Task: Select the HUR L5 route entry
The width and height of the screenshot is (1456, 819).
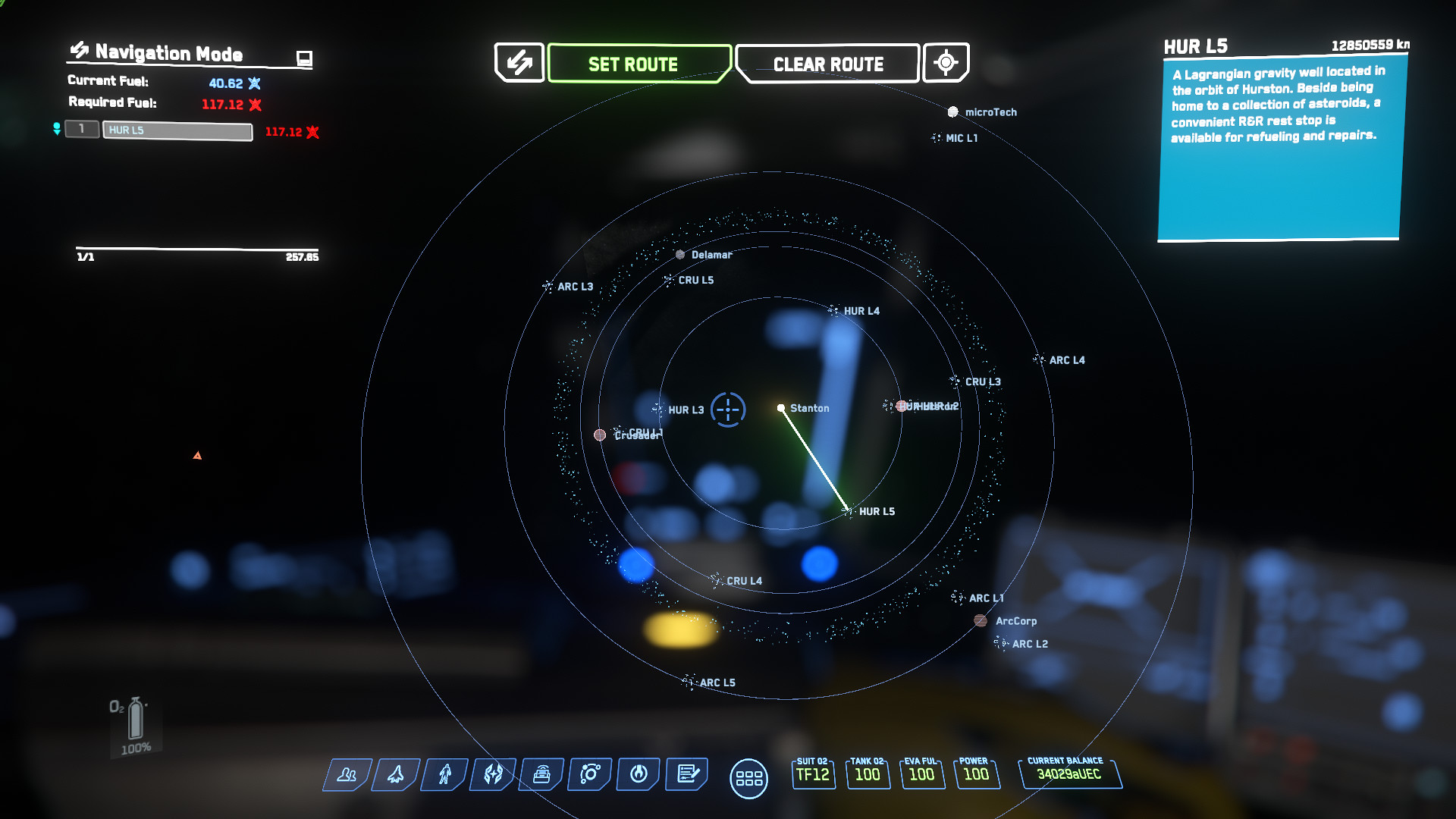Action: coord(177,130)
